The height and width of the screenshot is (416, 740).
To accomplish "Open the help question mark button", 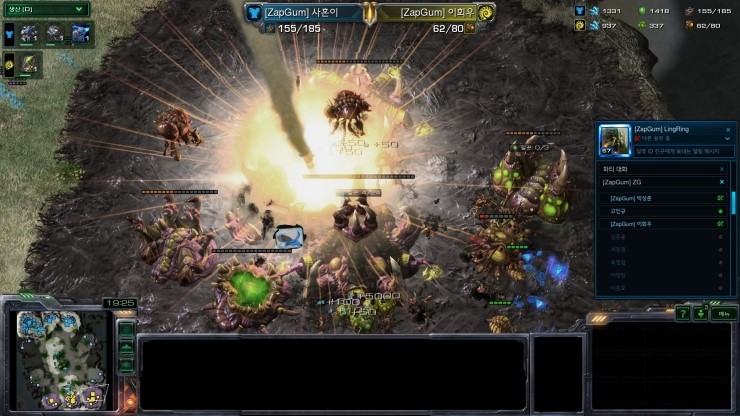I will point(683,314).
